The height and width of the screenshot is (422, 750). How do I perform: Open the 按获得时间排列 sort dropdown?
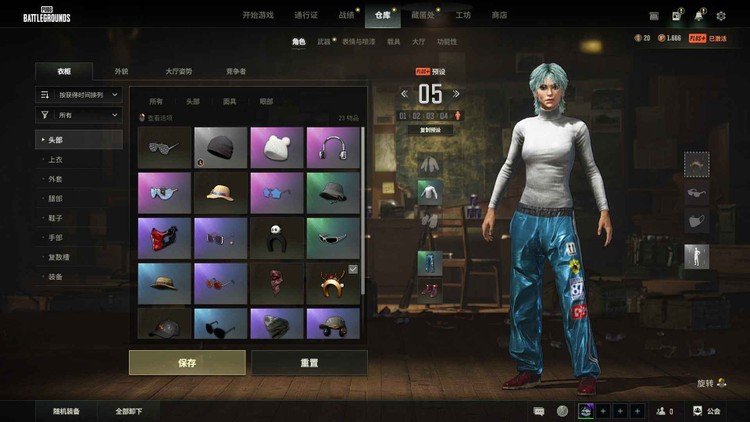click(x=79, y=94)
